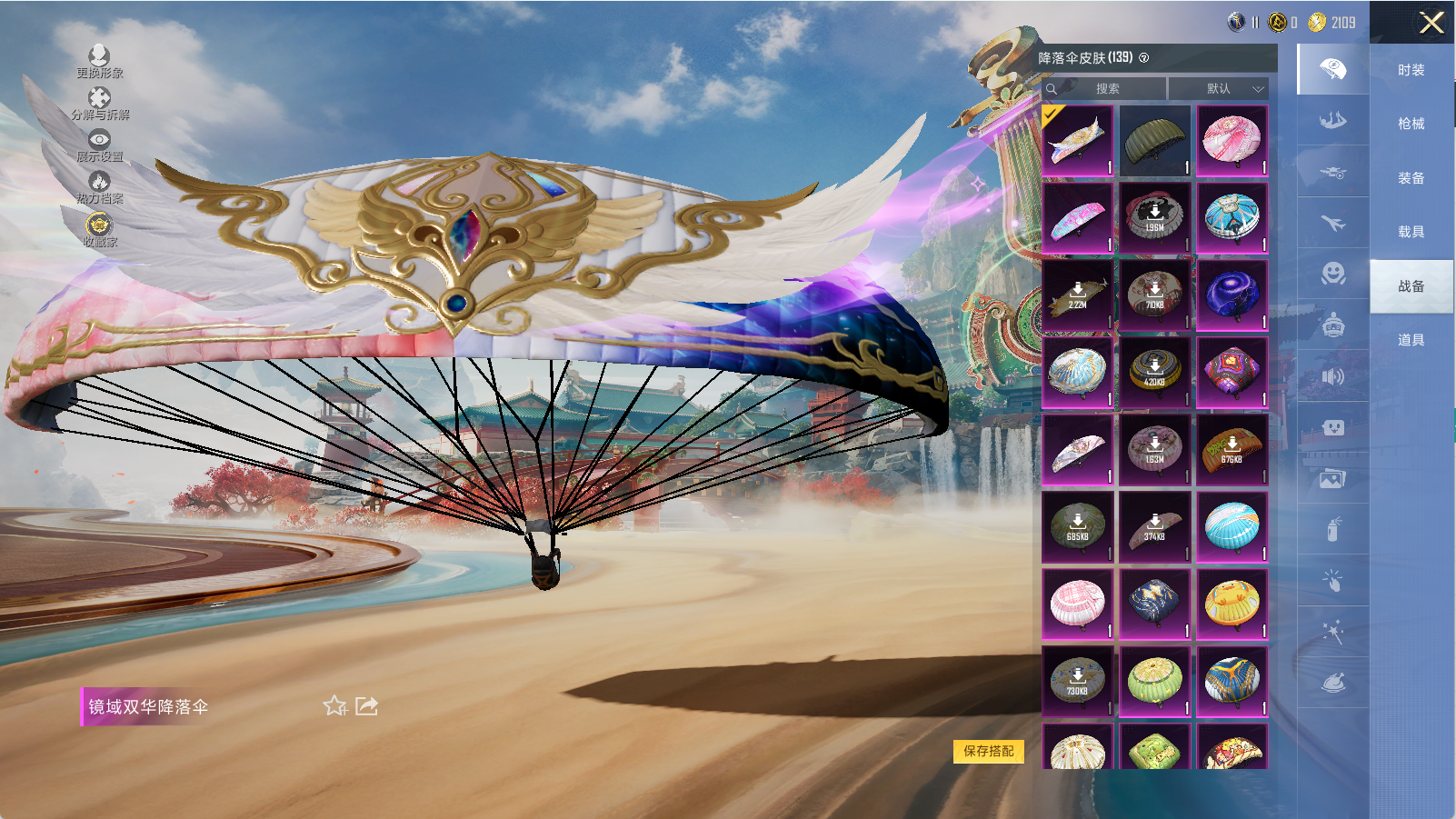Favorite the parachute with star icon
Screen dimensions: 1456x819
tap(334, 706)
